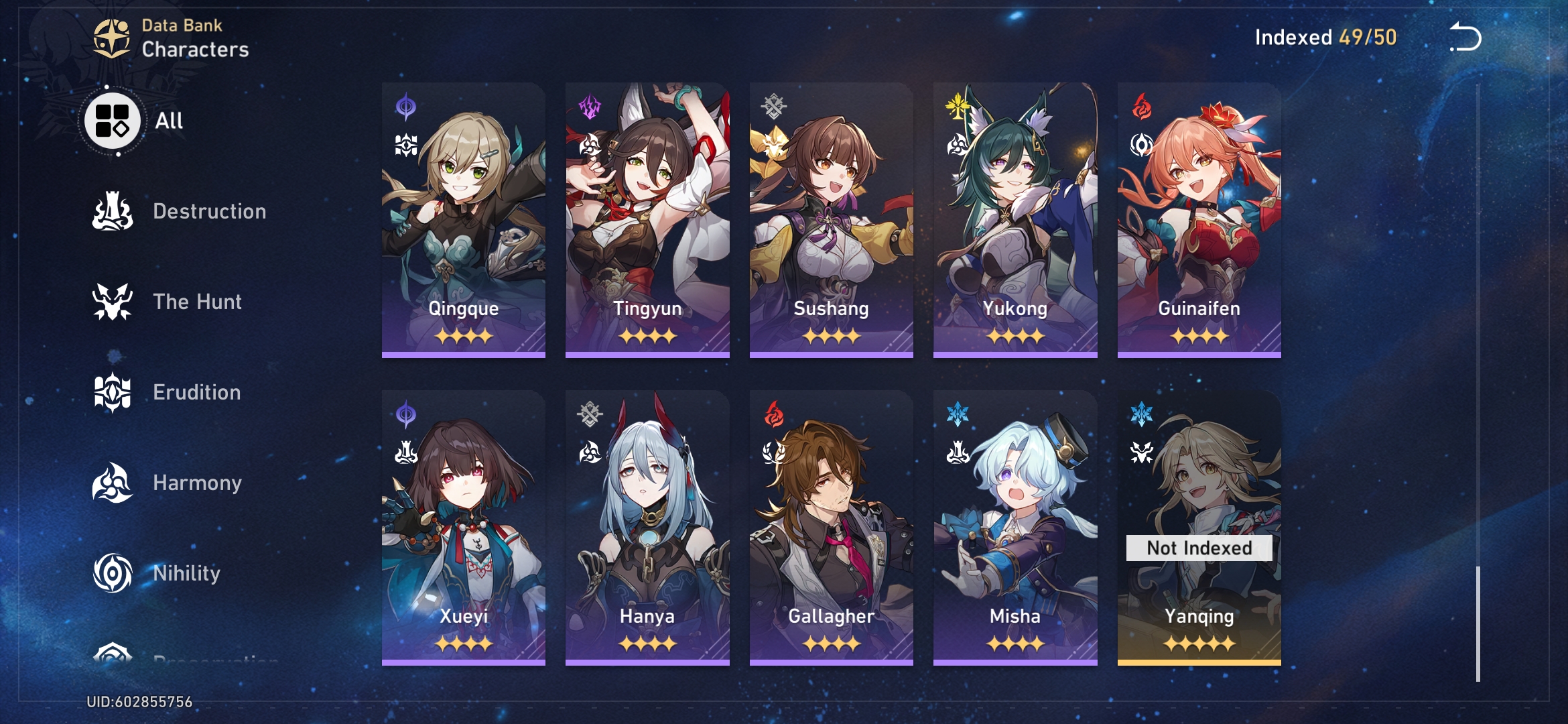This screenshot has width=1568, height=724.
Task: Select the Destruction path filter icon
Action: click(x=111, y=212)
